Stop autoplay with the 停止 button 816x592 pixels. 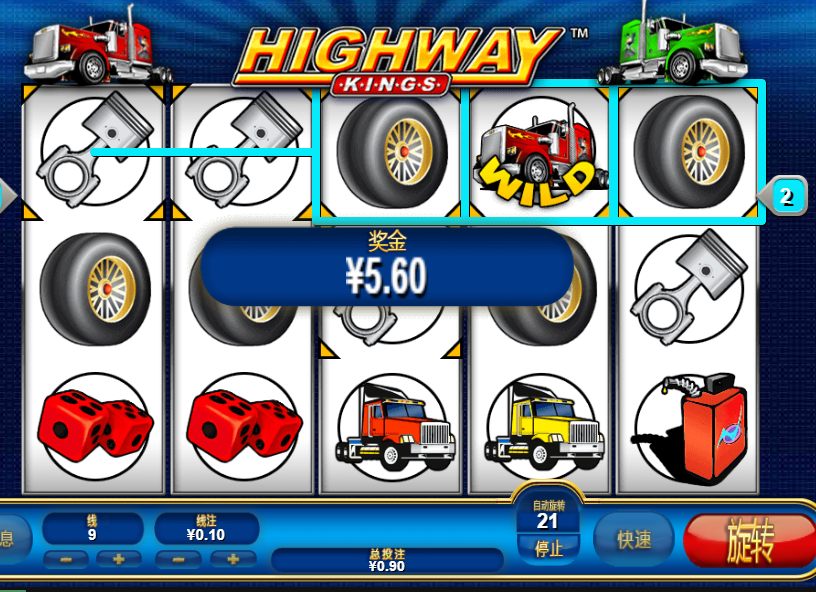click(547, 549)
